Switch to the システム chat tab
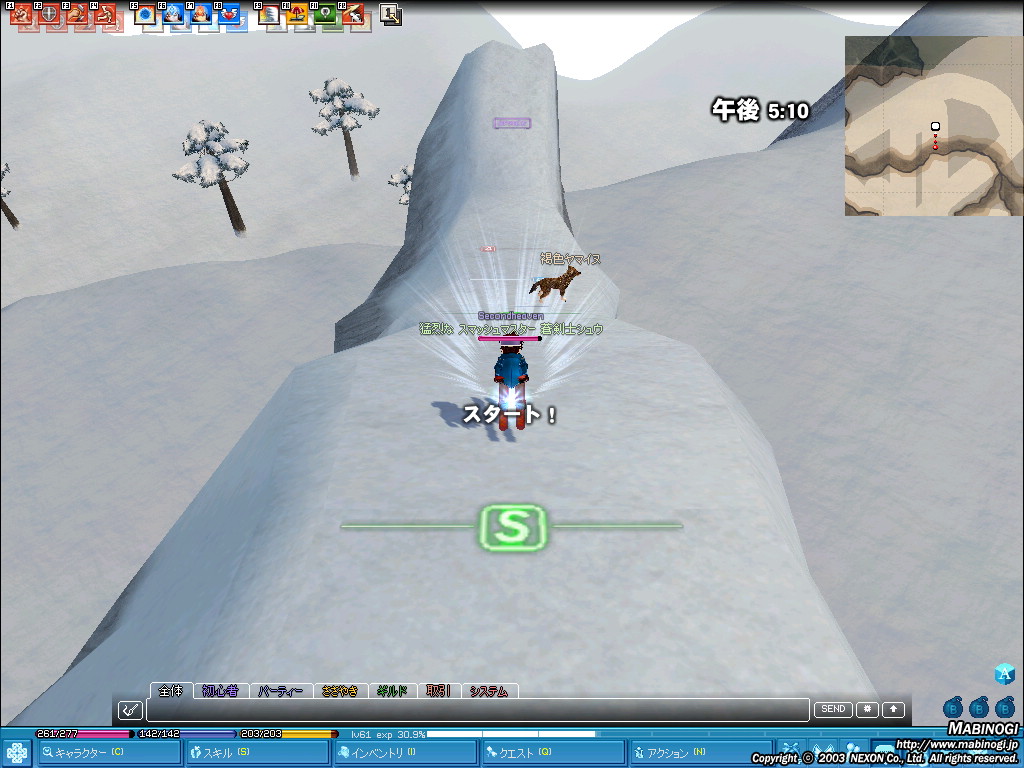Viewport: 1024px width, 768px height. pyautogui.click(x=489, y=691)
